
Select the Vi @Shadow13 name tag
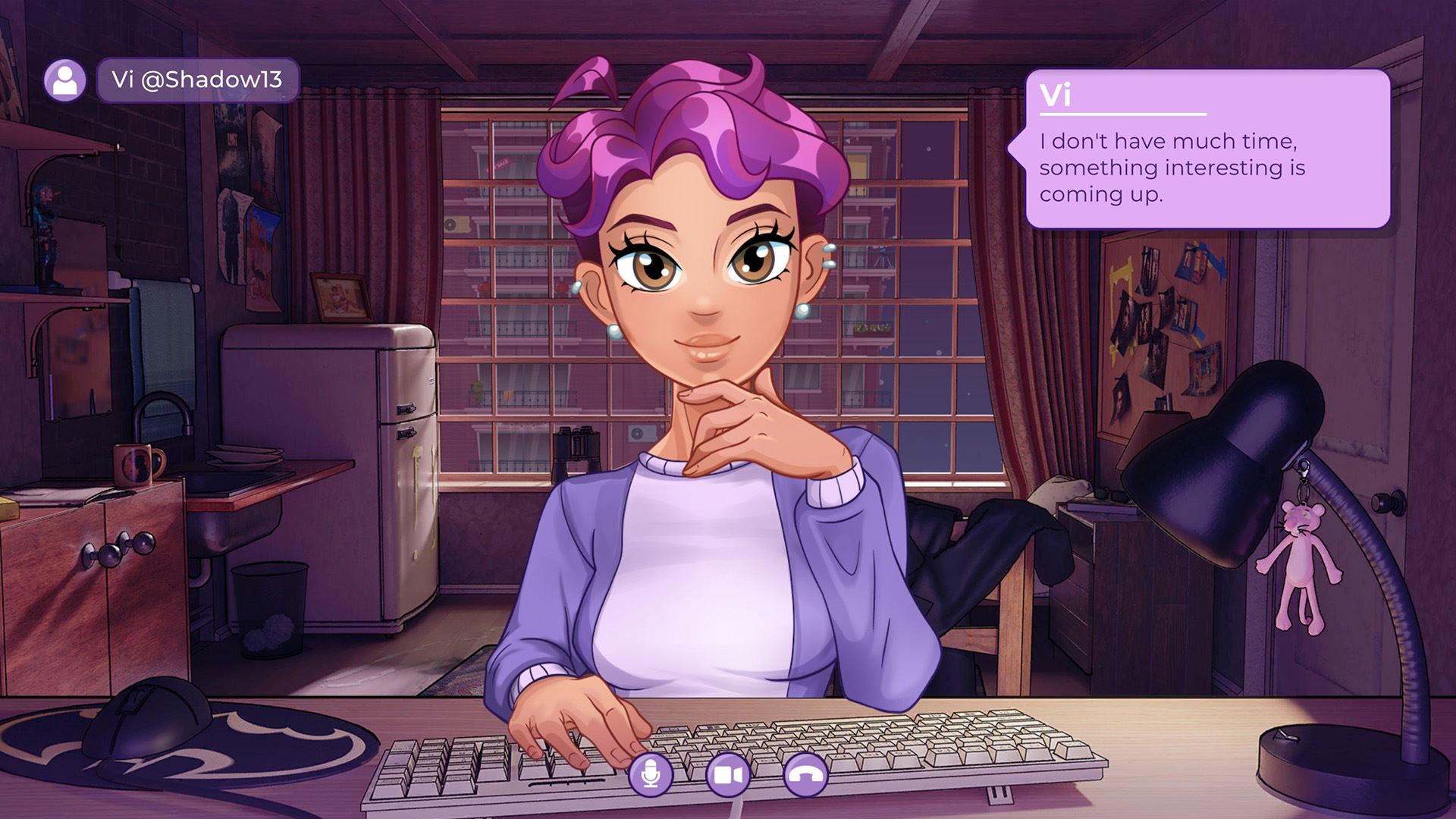pyautogui.click(x=197, y=80)
